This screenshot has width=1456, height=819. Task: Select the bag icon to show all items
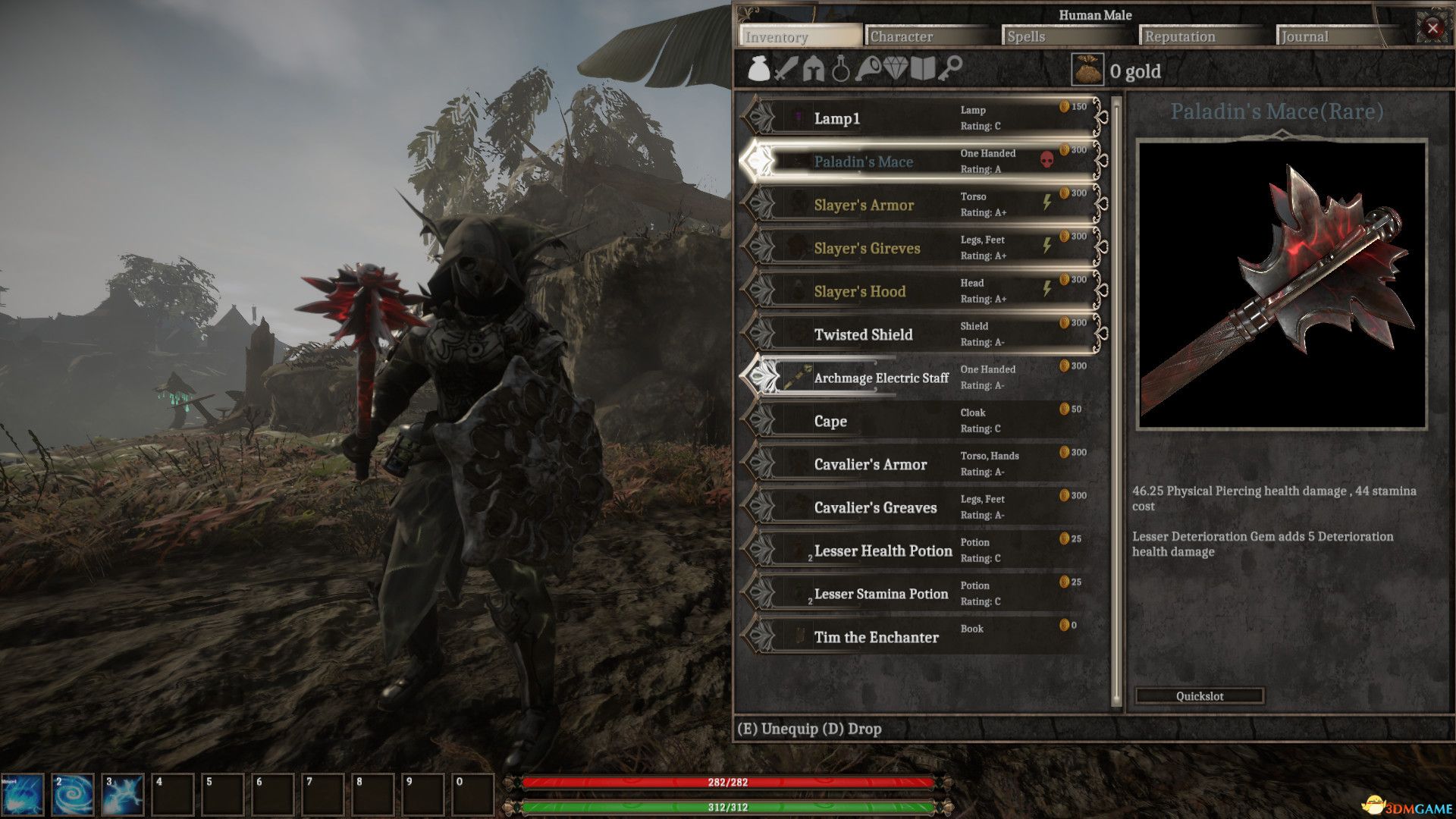pos(758,71)
